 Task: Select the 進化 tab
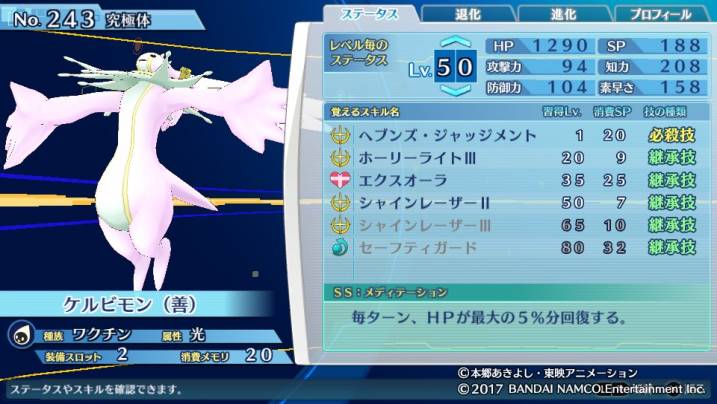(x=564, y=14)
